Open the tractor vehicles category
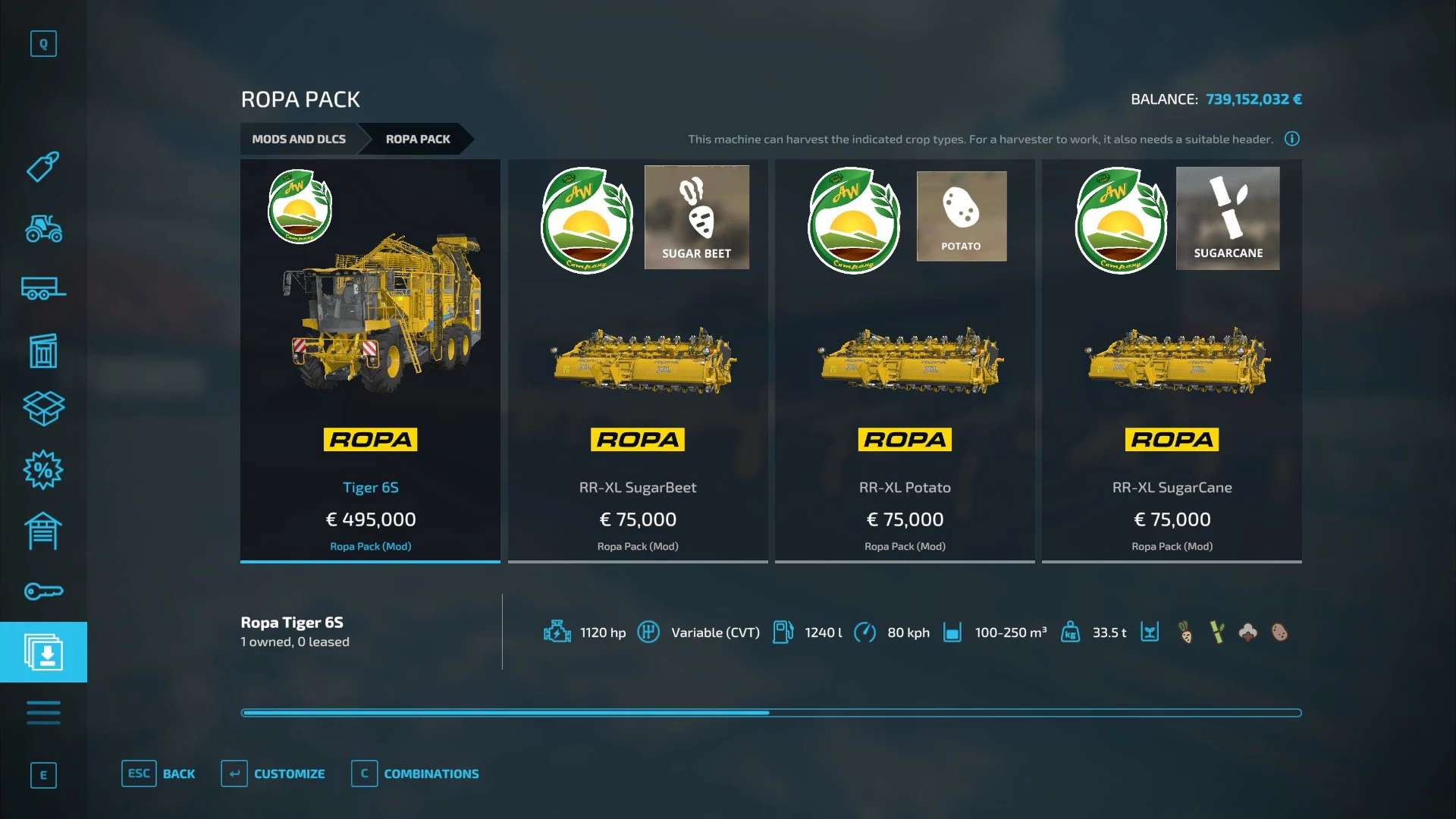 (x=43, y=228)
